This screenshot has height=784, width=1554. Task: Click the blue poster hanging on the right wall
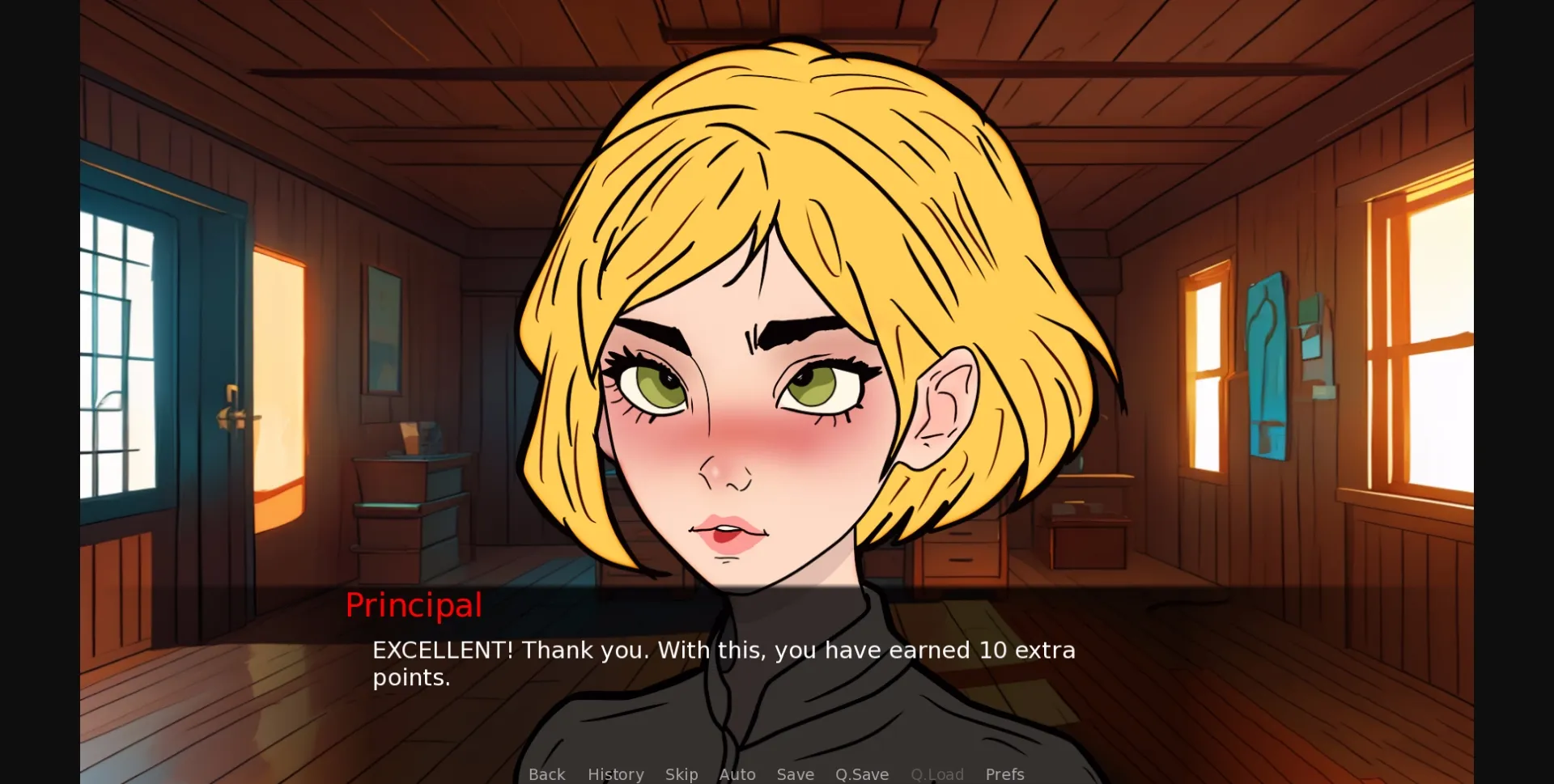point(1267,364)
